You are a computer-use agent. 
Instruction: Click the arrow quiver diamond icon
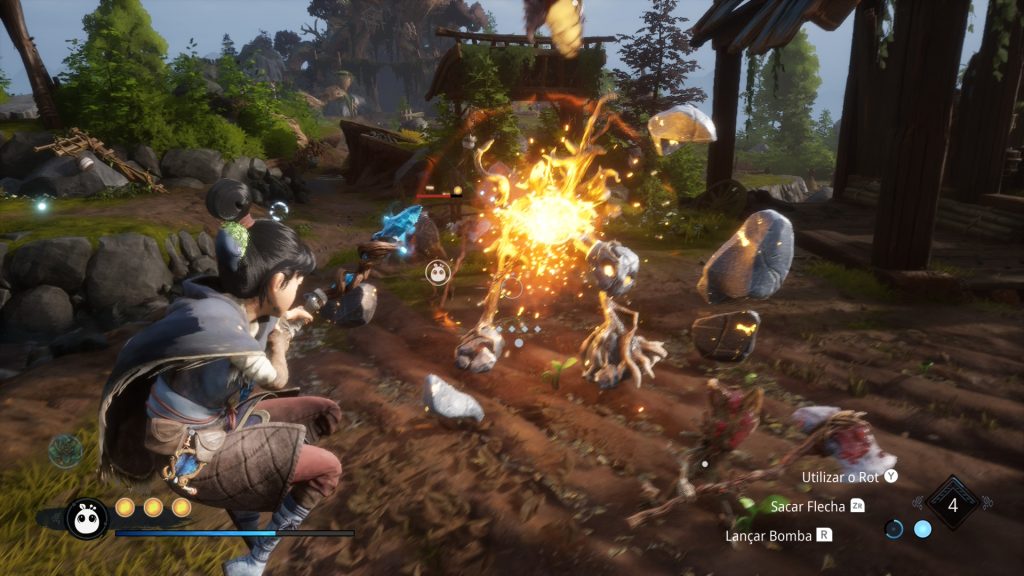952,504
